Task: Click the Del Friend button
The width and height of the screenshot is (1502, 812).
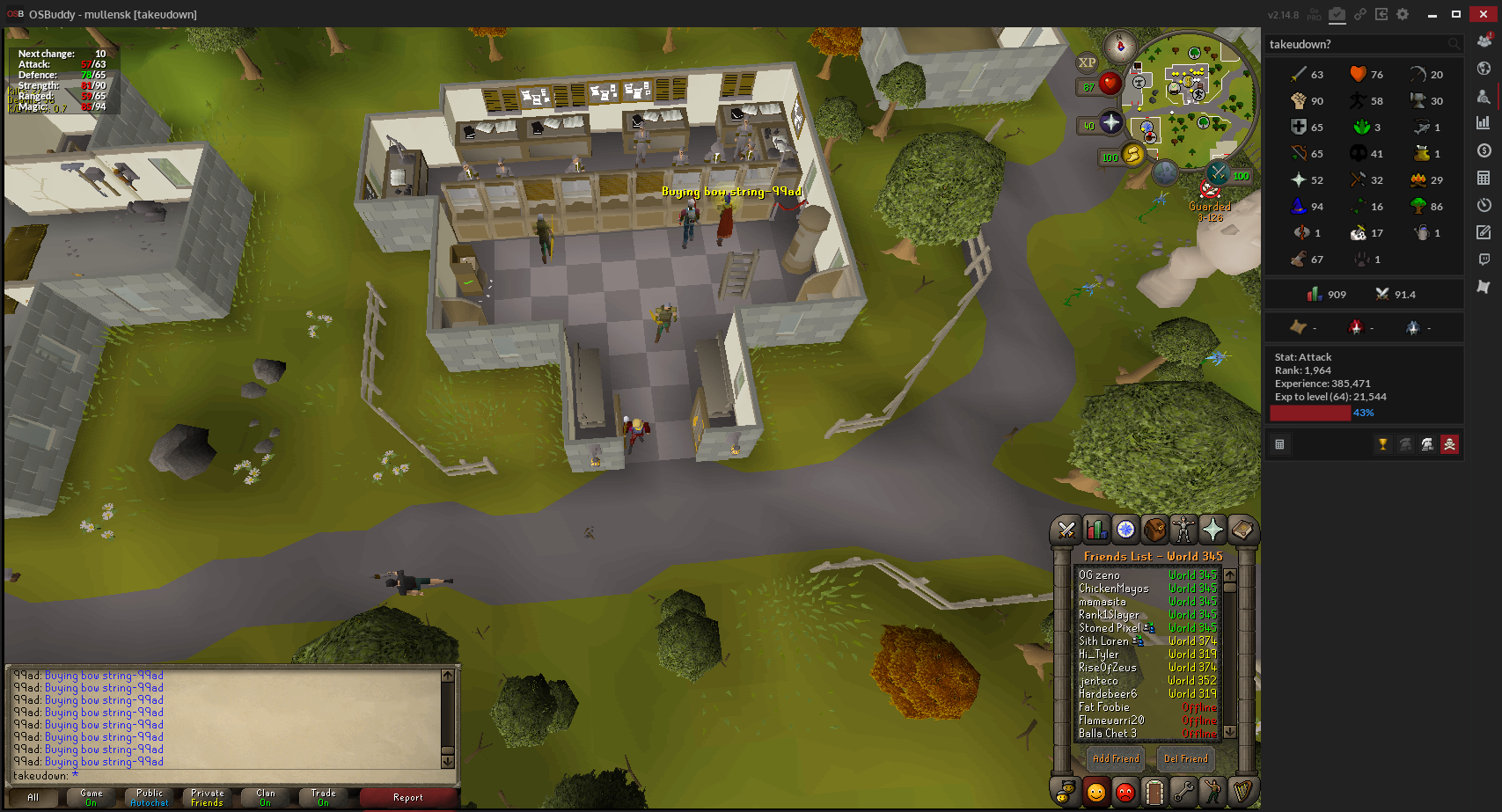Action: click(1185, 758)
